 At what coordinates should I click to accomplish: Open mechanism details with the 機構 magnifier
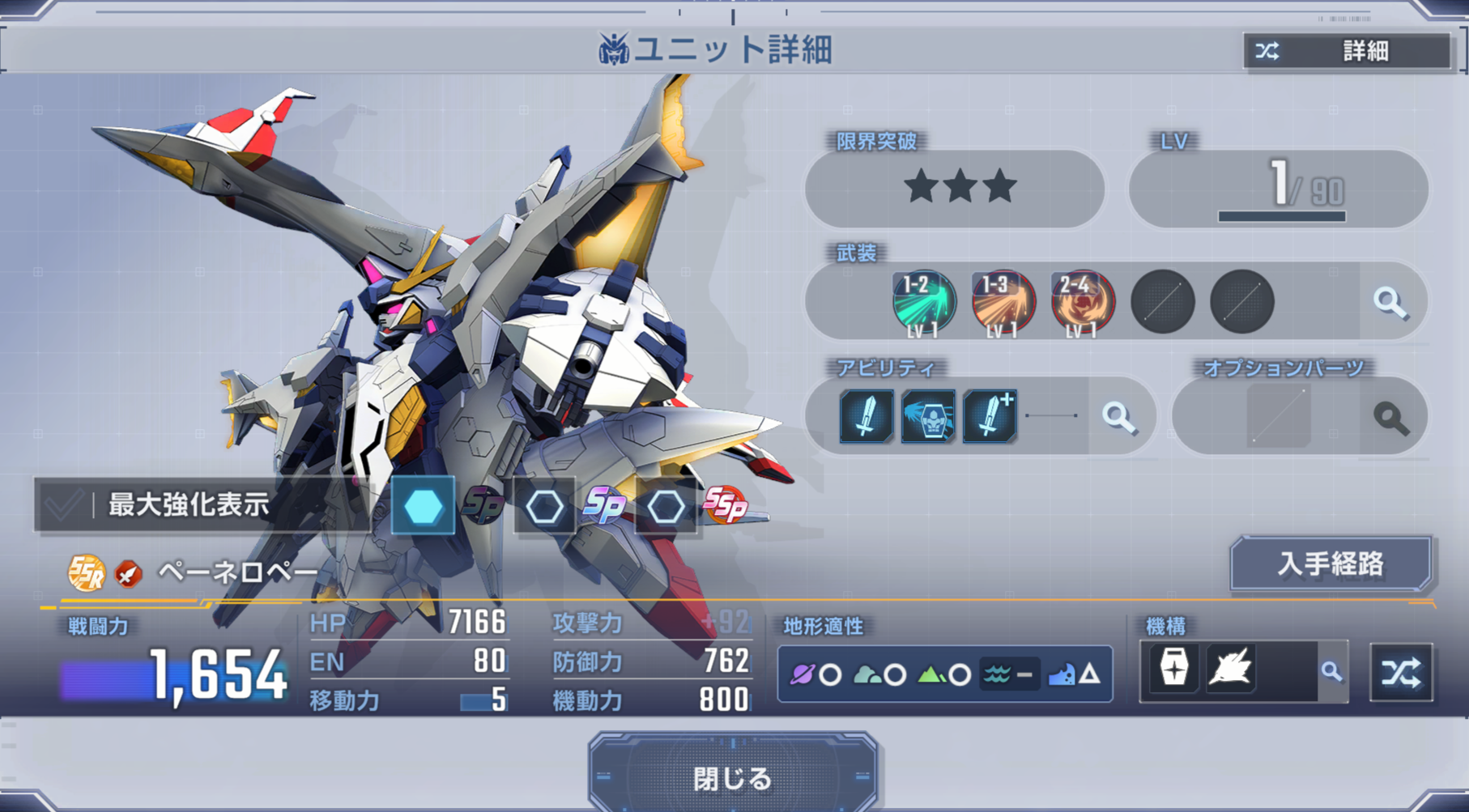1331,671
